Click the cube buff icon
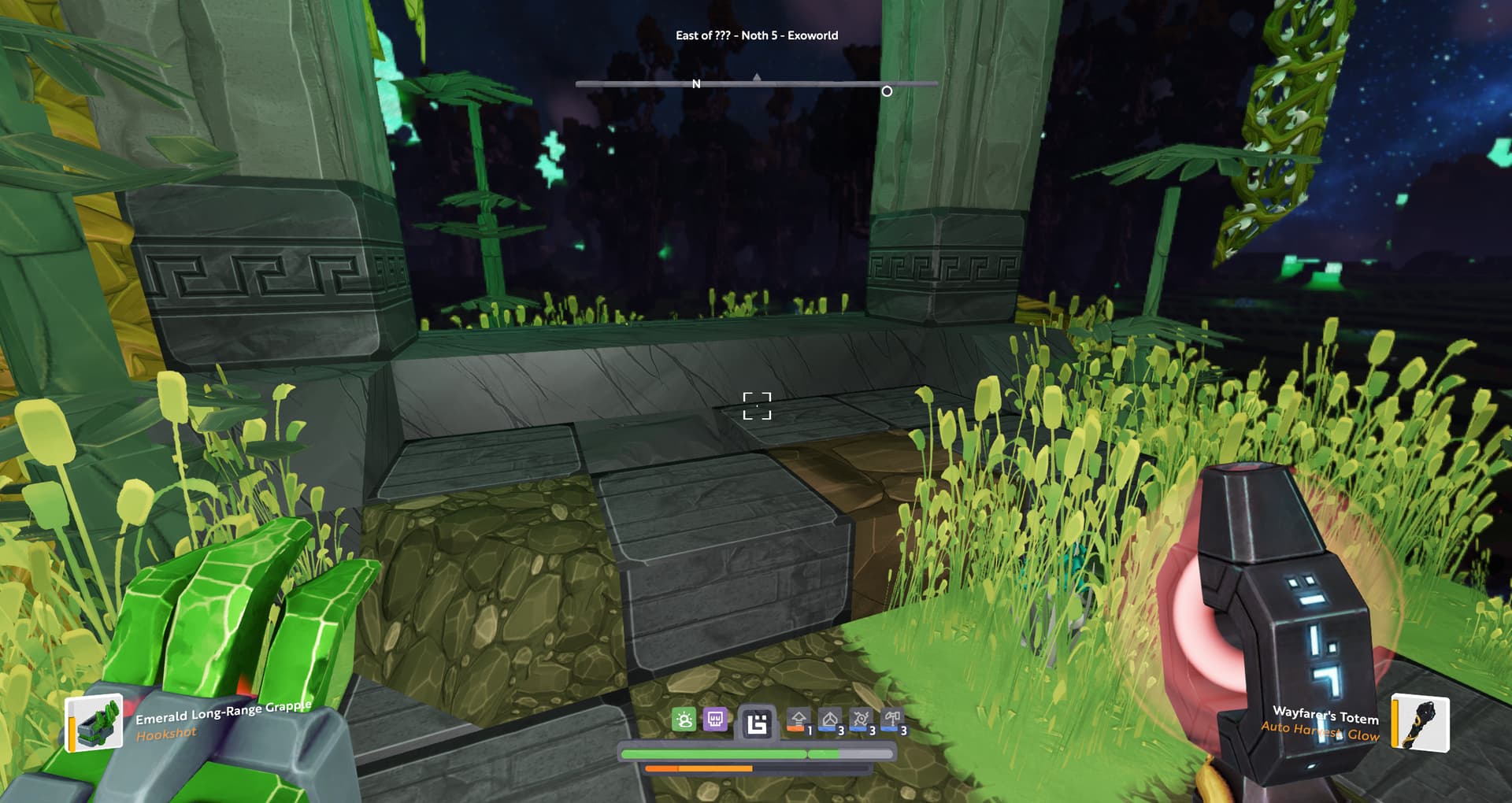 (829, 720)
